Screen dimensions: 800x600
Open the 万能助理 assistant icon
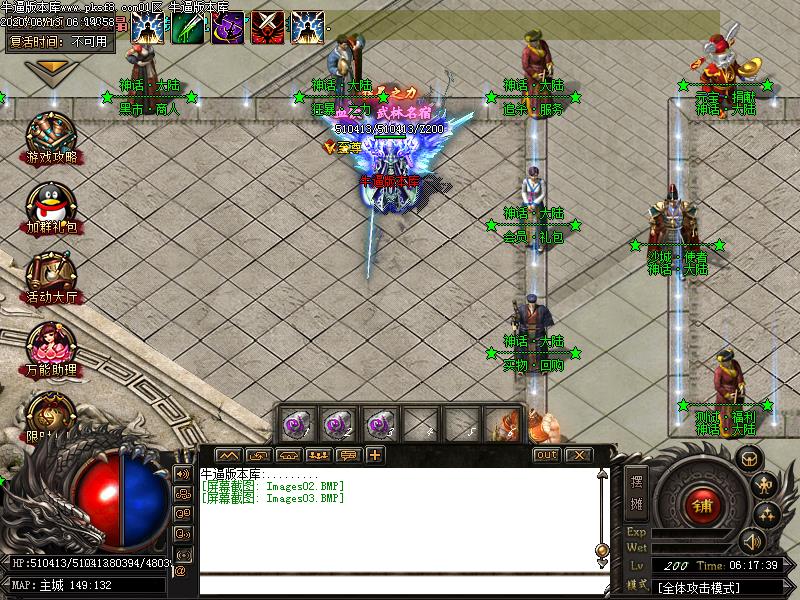[x=52, y=345]
